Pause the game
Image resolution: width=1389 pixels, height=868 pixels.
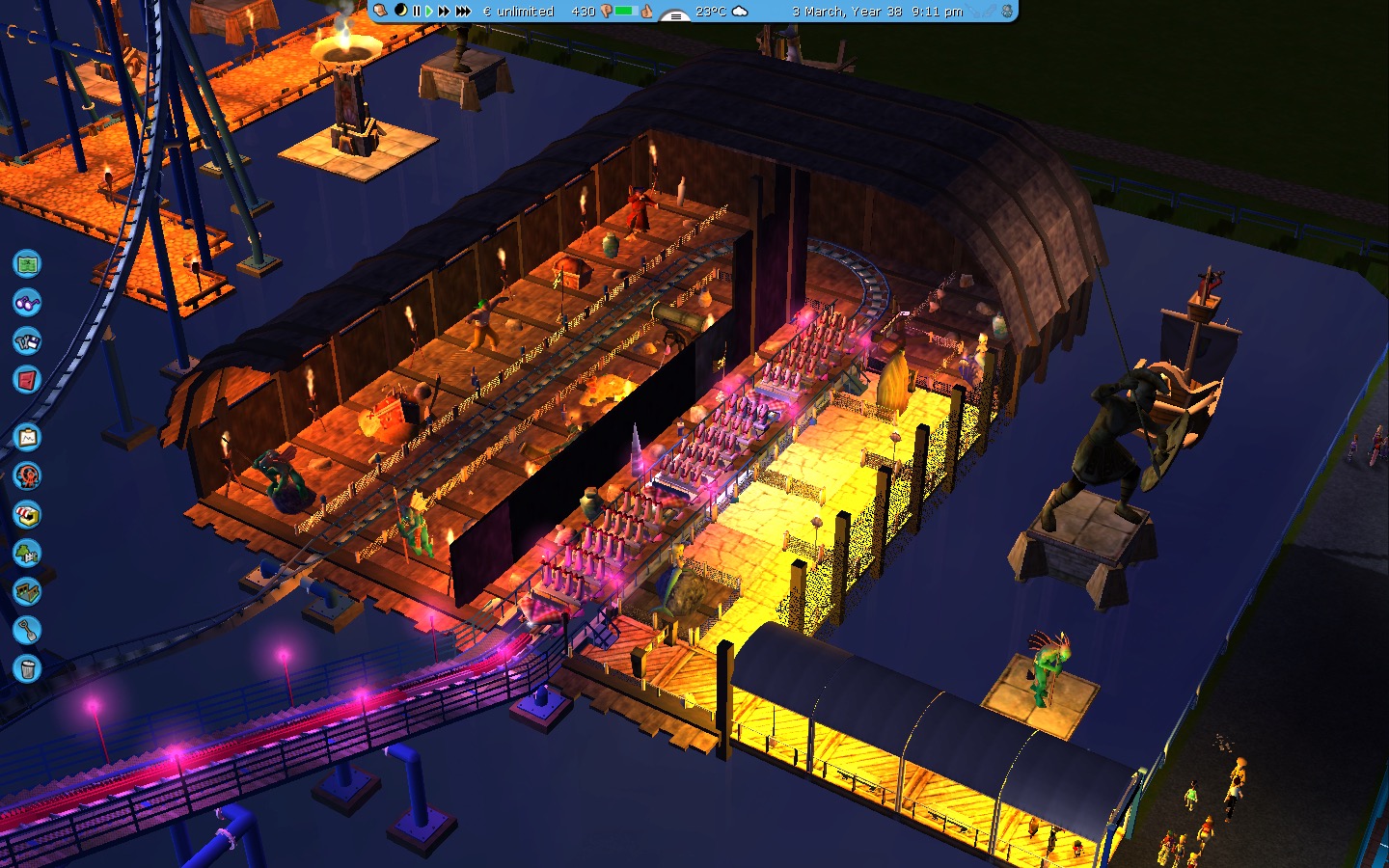point(417,12)
